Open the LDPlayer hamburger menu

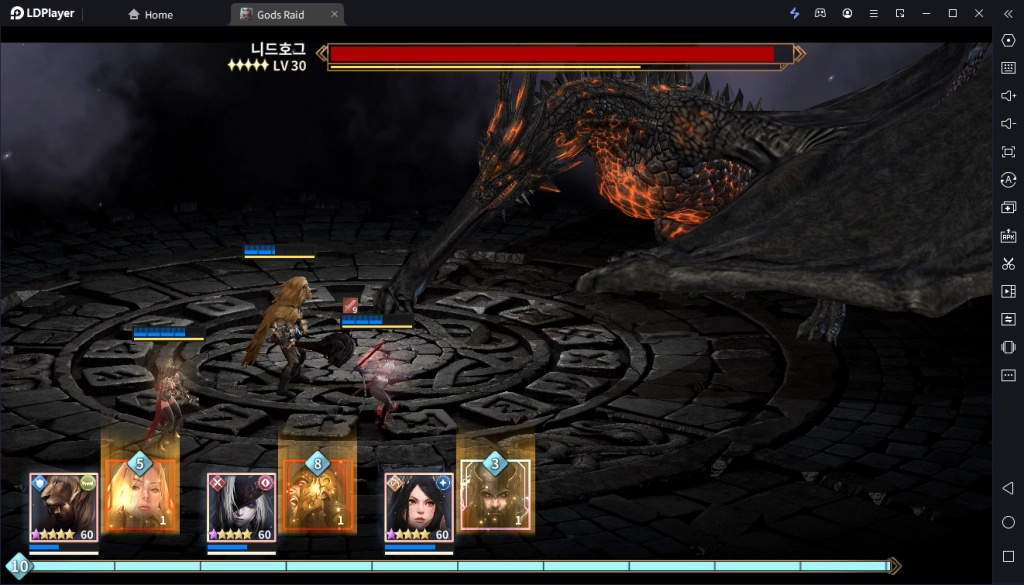873,13
